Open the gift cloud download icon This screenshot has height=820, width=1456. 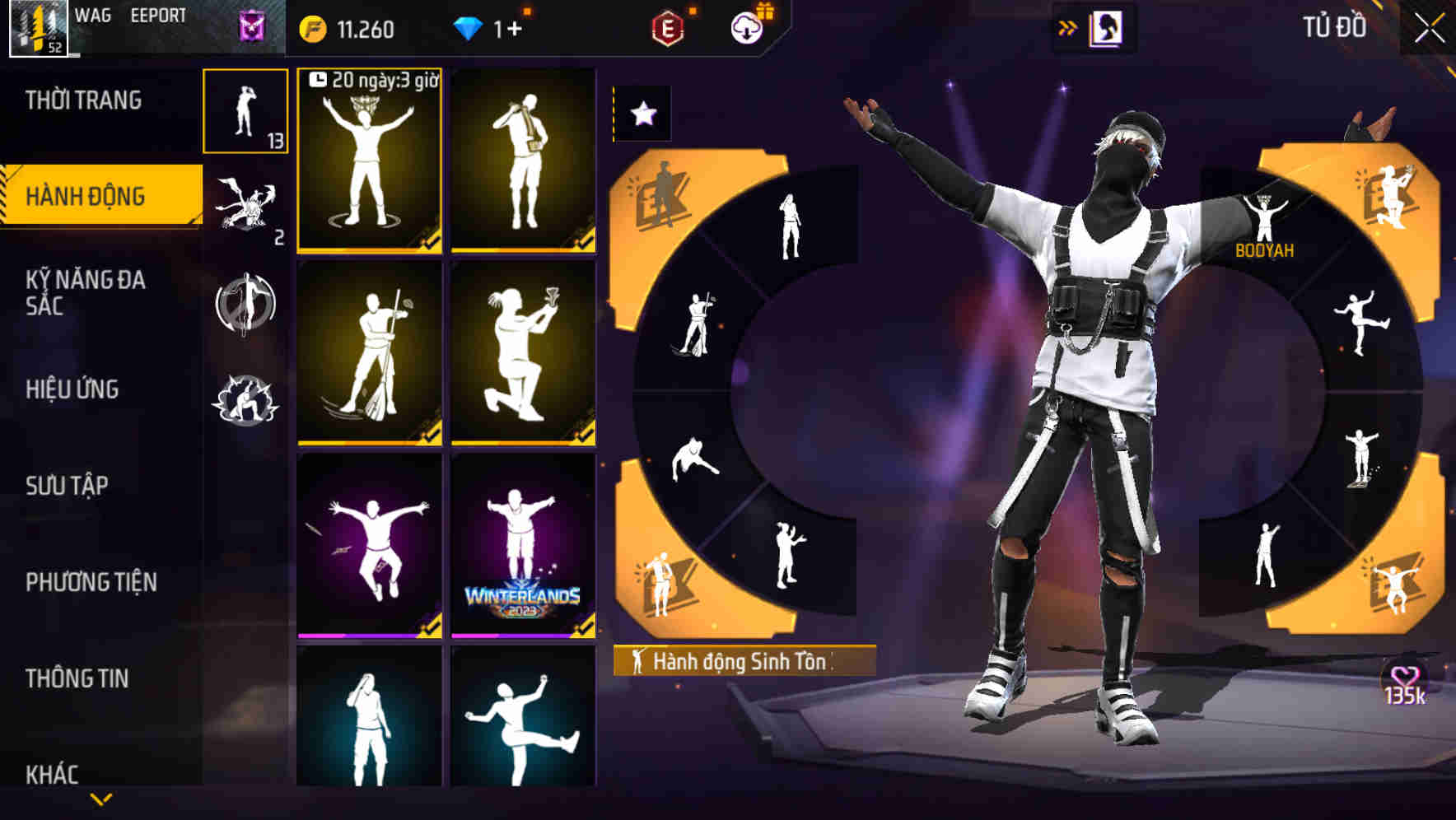745,29
